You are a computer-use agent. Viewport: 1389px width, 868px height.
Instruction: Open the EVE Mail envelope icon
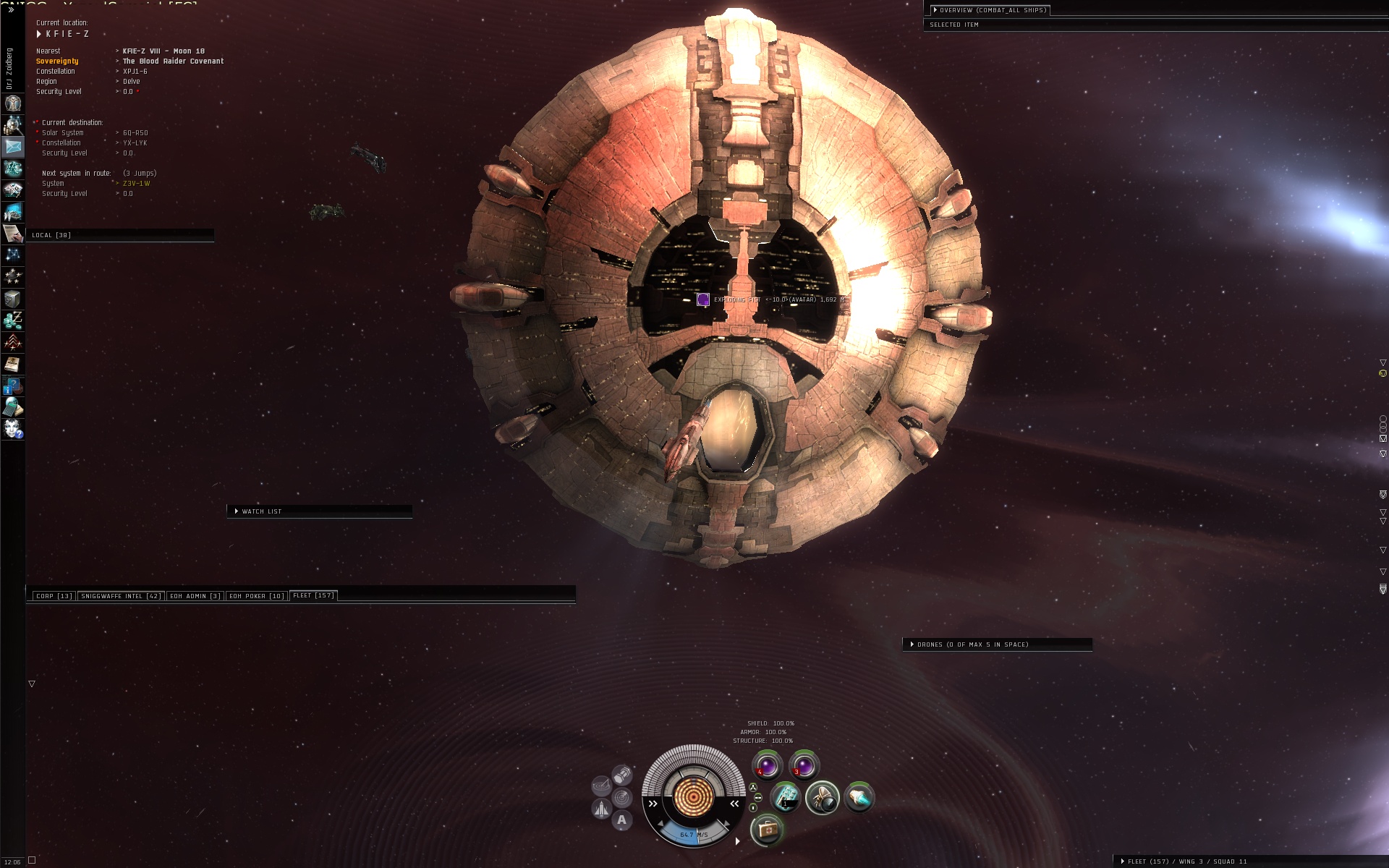click(13, 147)
